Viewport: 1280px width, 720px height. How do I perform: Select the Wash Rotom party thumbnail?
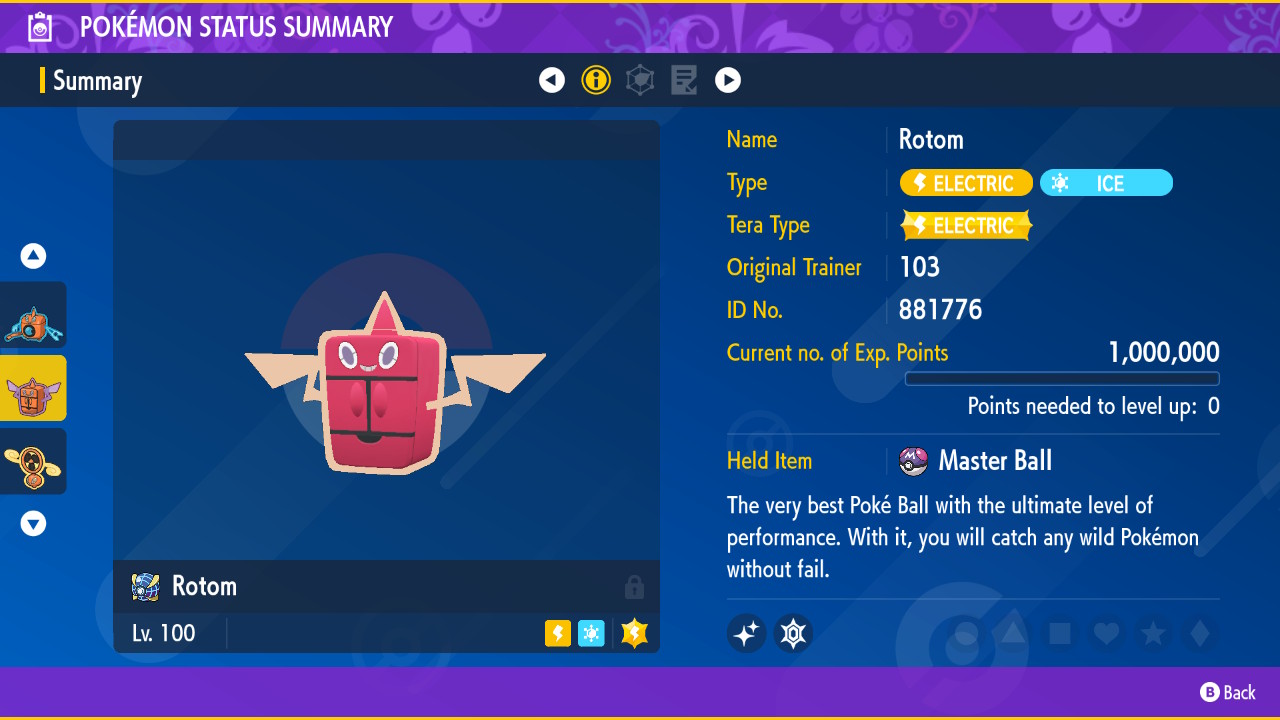pyautogui.click(x=34, y=315)
